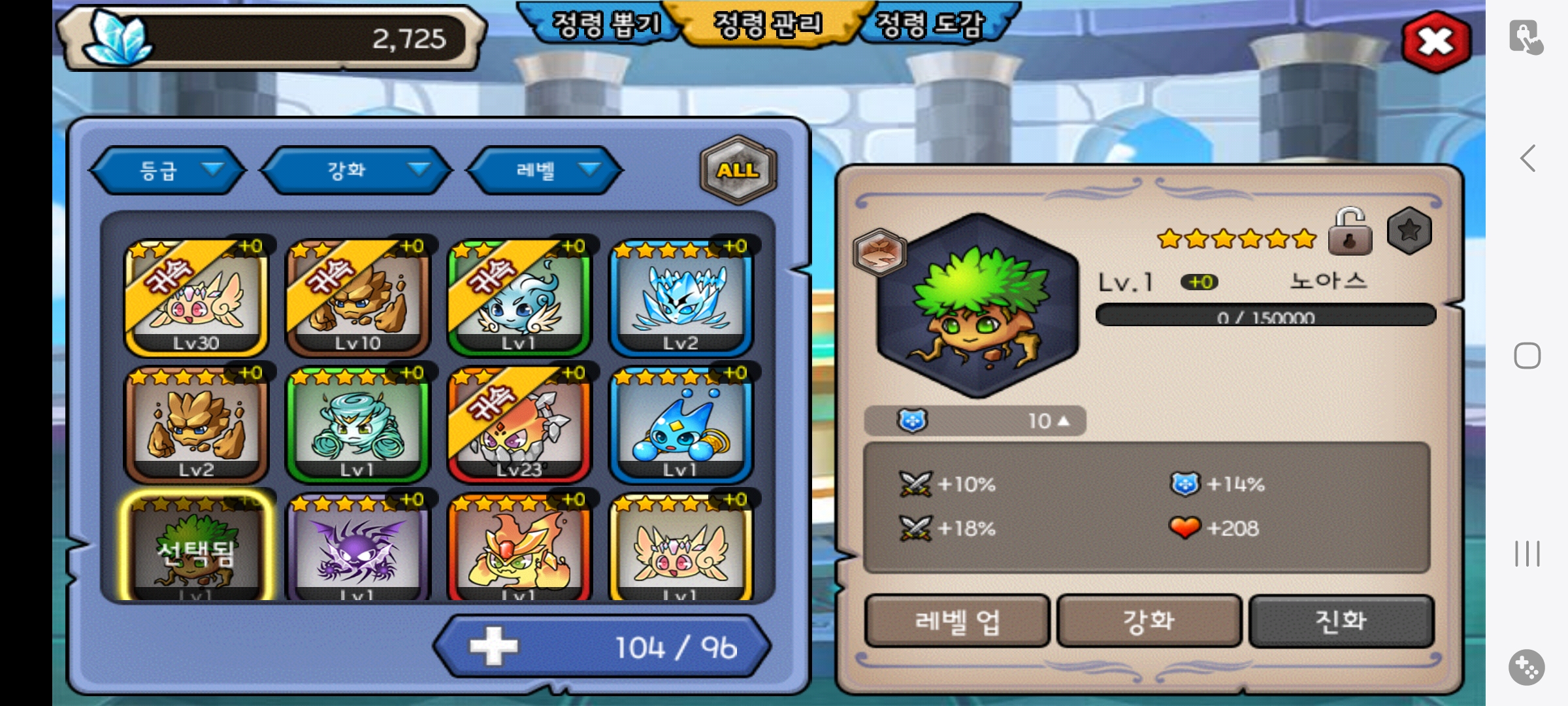Select the Lv2 ice crystal spirit
1568x706 pixels.
tap(681, 298)
